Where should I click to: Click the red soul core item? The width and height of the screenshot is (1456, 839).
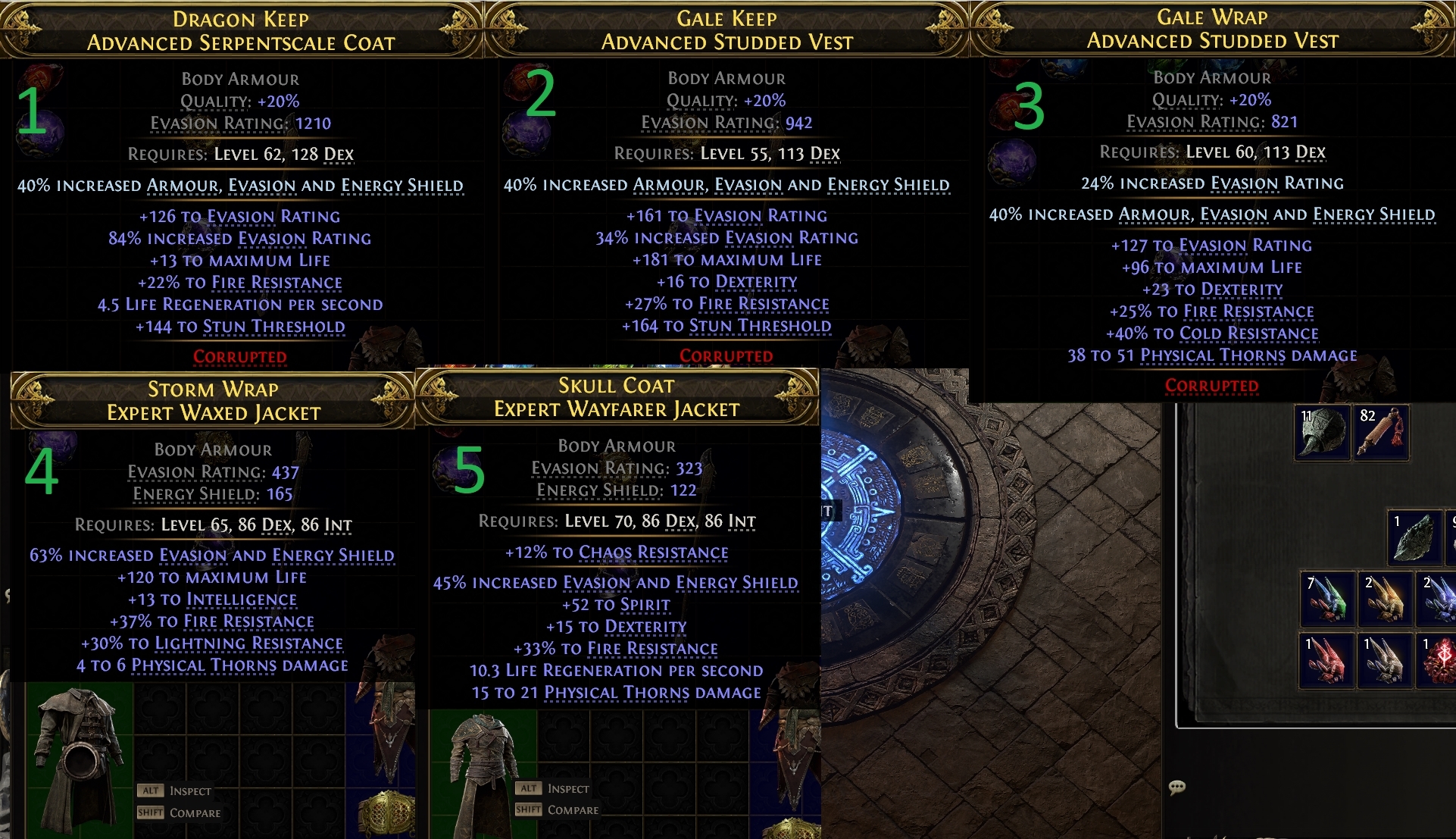pos(1325,661)
